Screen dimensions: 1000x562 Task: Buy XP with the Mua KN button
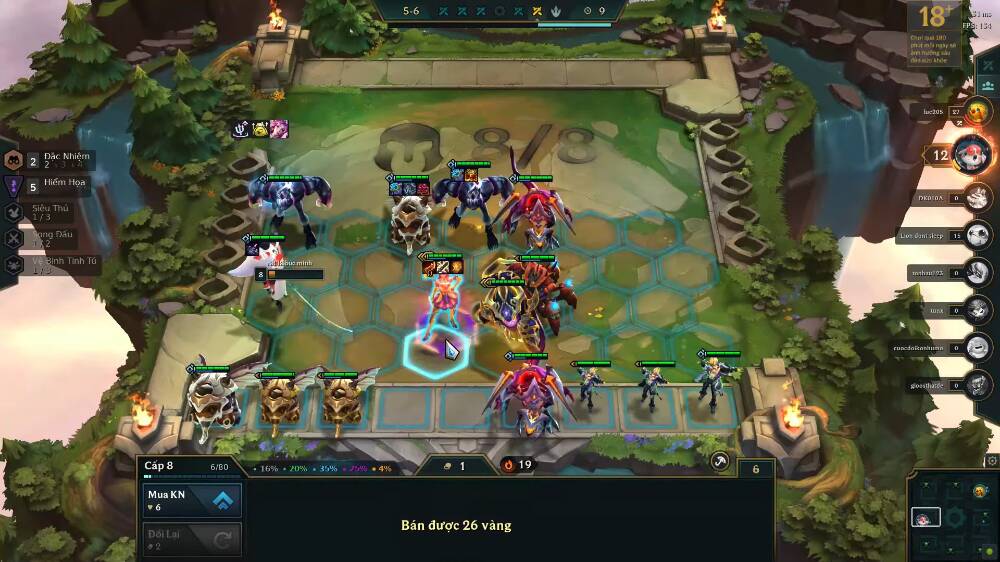click(192, 500)
